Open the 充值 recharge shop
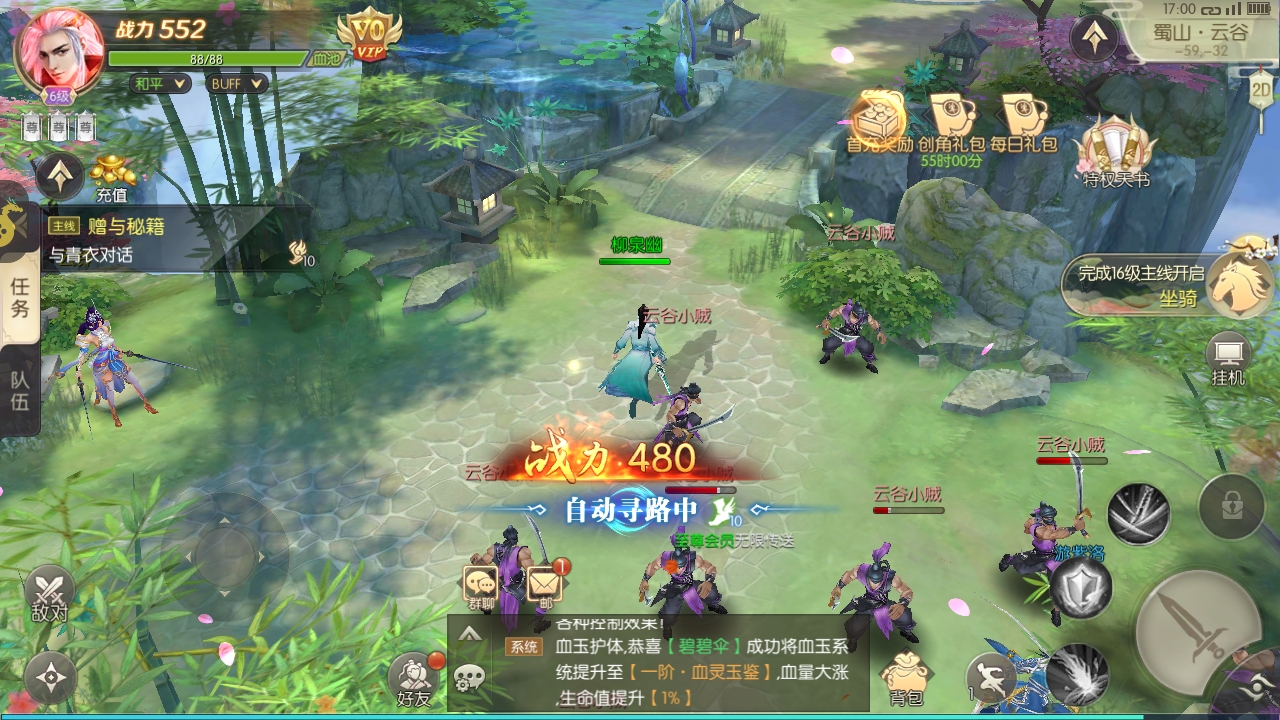Screen dimensions: 1280x720 click(112, 178)
